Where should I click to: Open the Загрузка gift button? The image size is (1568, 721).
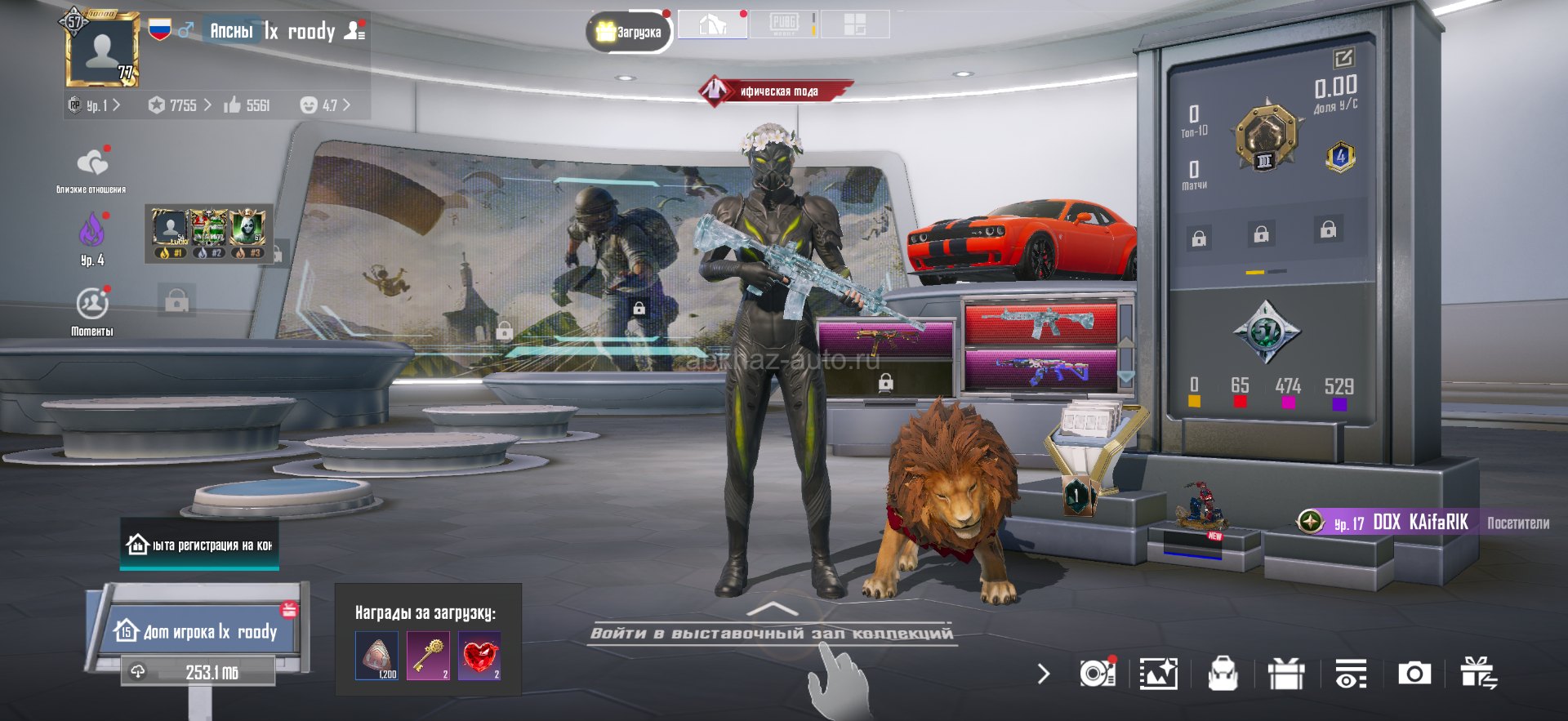coord(628,32)
